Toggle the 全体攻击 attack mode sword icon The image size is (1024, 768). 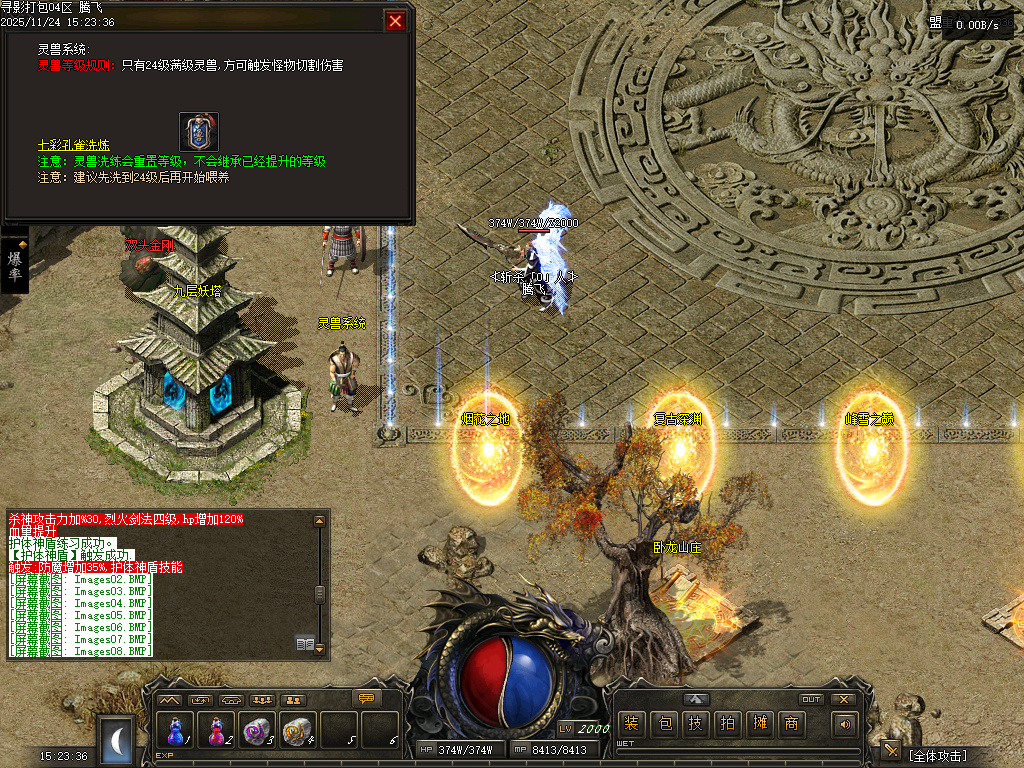(890, 752)
